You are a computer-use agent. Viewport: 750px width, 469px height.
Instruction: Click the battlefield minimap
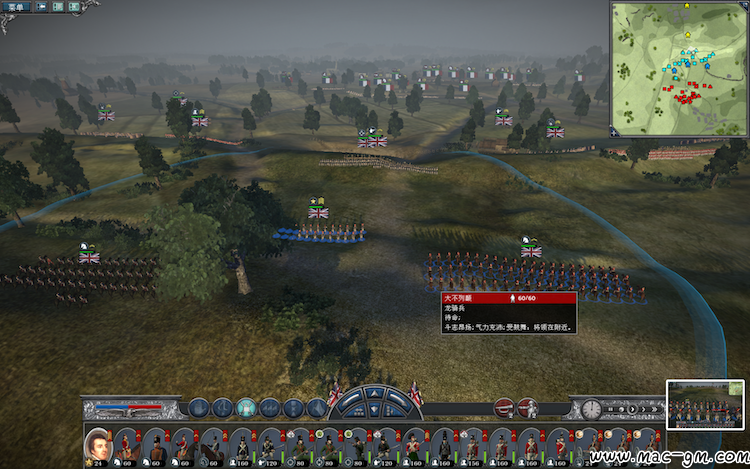(678, 68)
